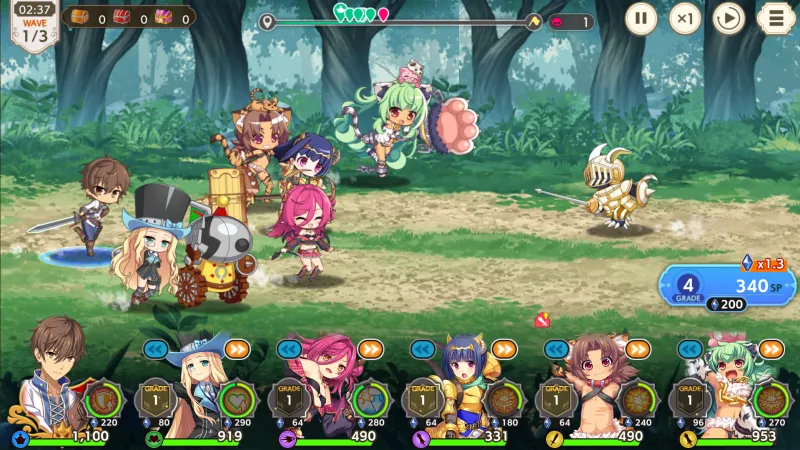Open the hamburger menu
Image resolution: width=800 pixels, height=450 pixels.
(x=776, y=18)
